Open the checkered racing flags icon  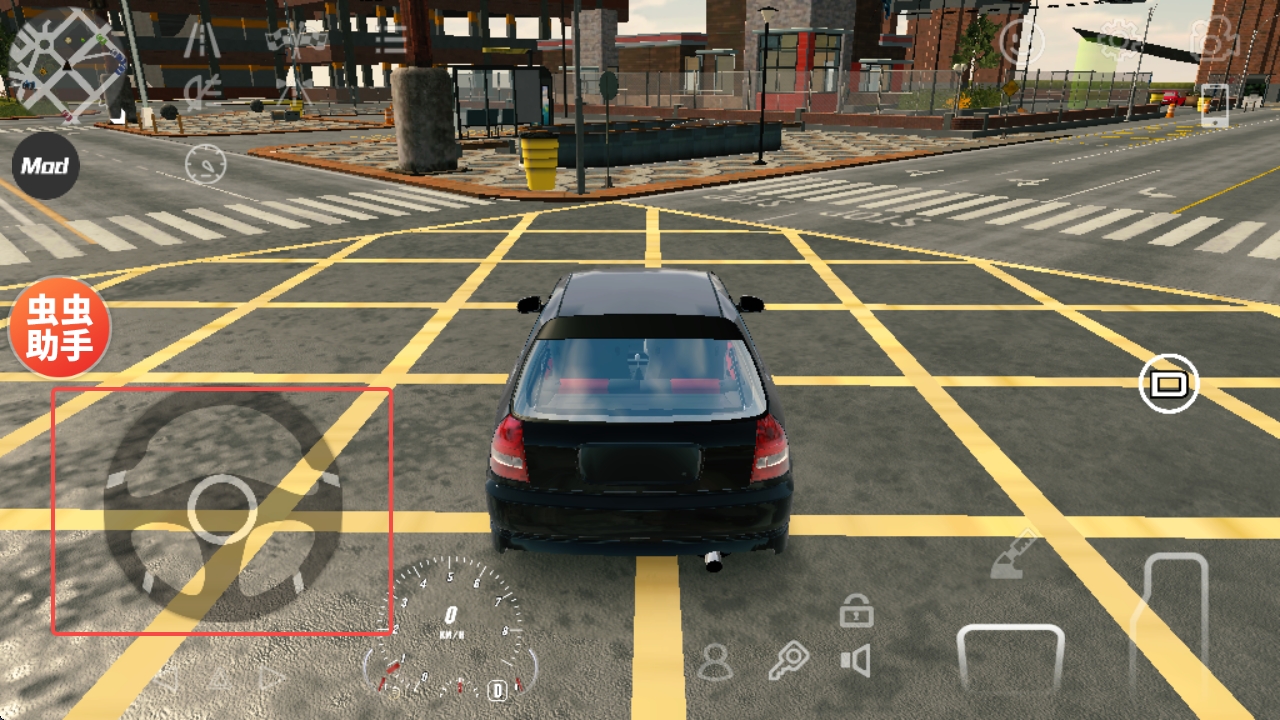(296, 40)
